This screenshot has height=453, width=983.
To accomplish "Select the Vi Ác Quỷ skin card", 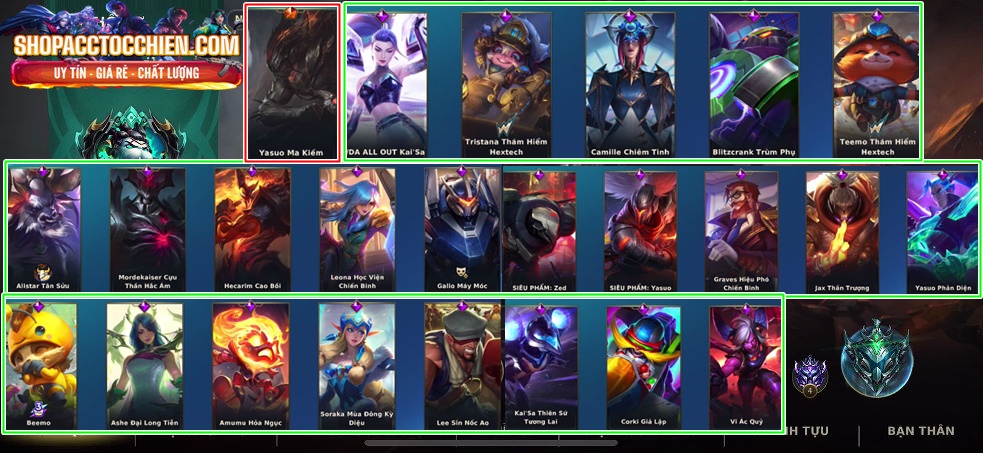I will coord(745,365).
